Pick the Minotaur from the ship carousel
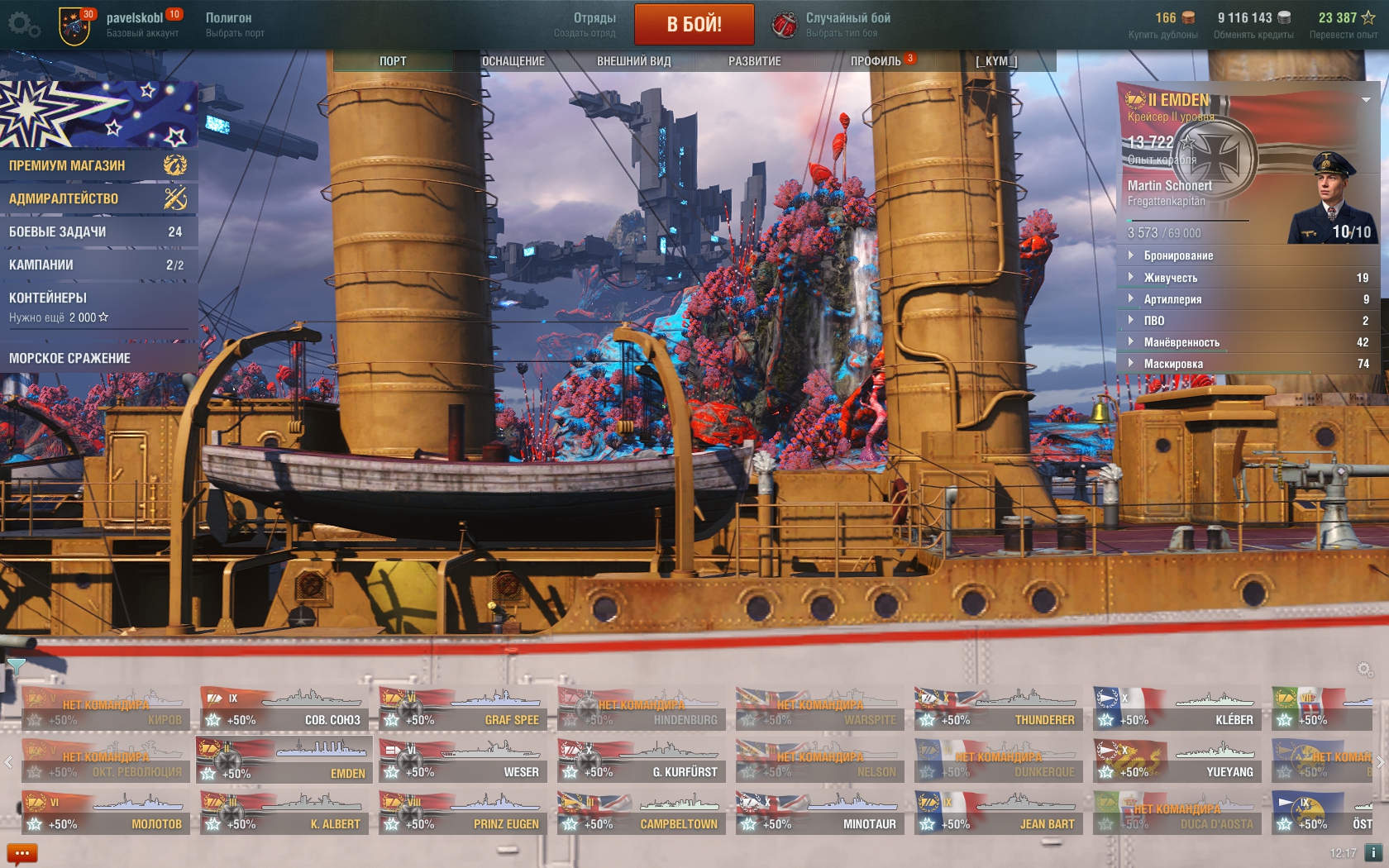Viewport: 1389px width, 868px height. coord(819,814)
